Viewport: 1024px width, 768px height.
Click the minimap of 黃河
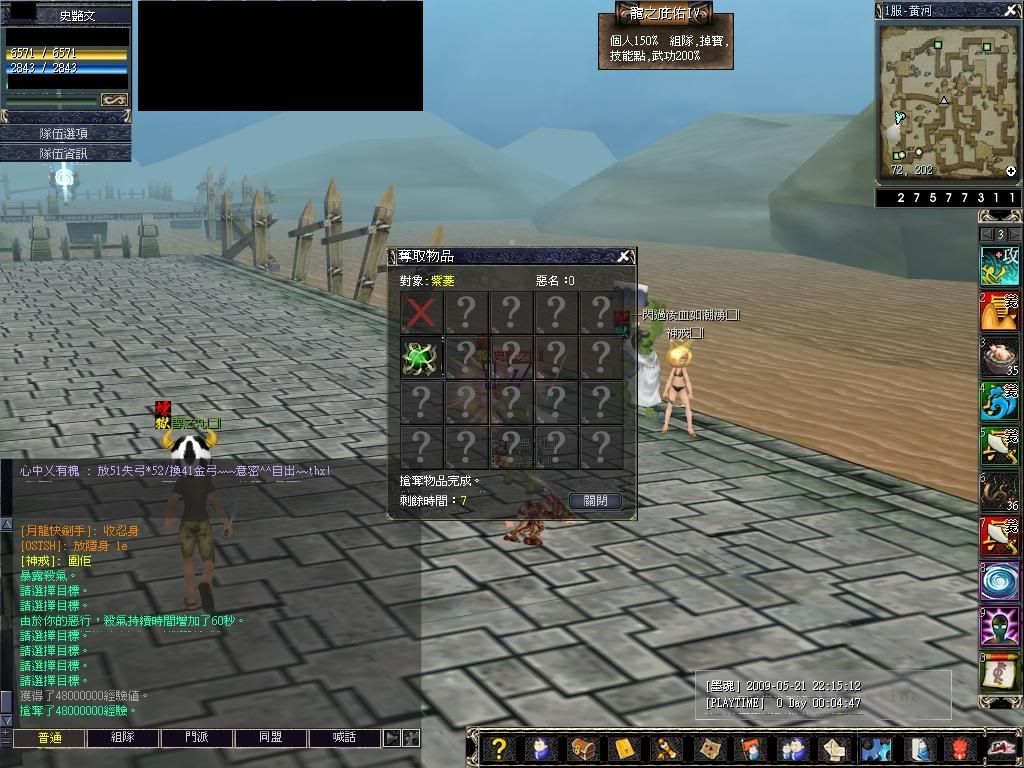click(946, 100)
